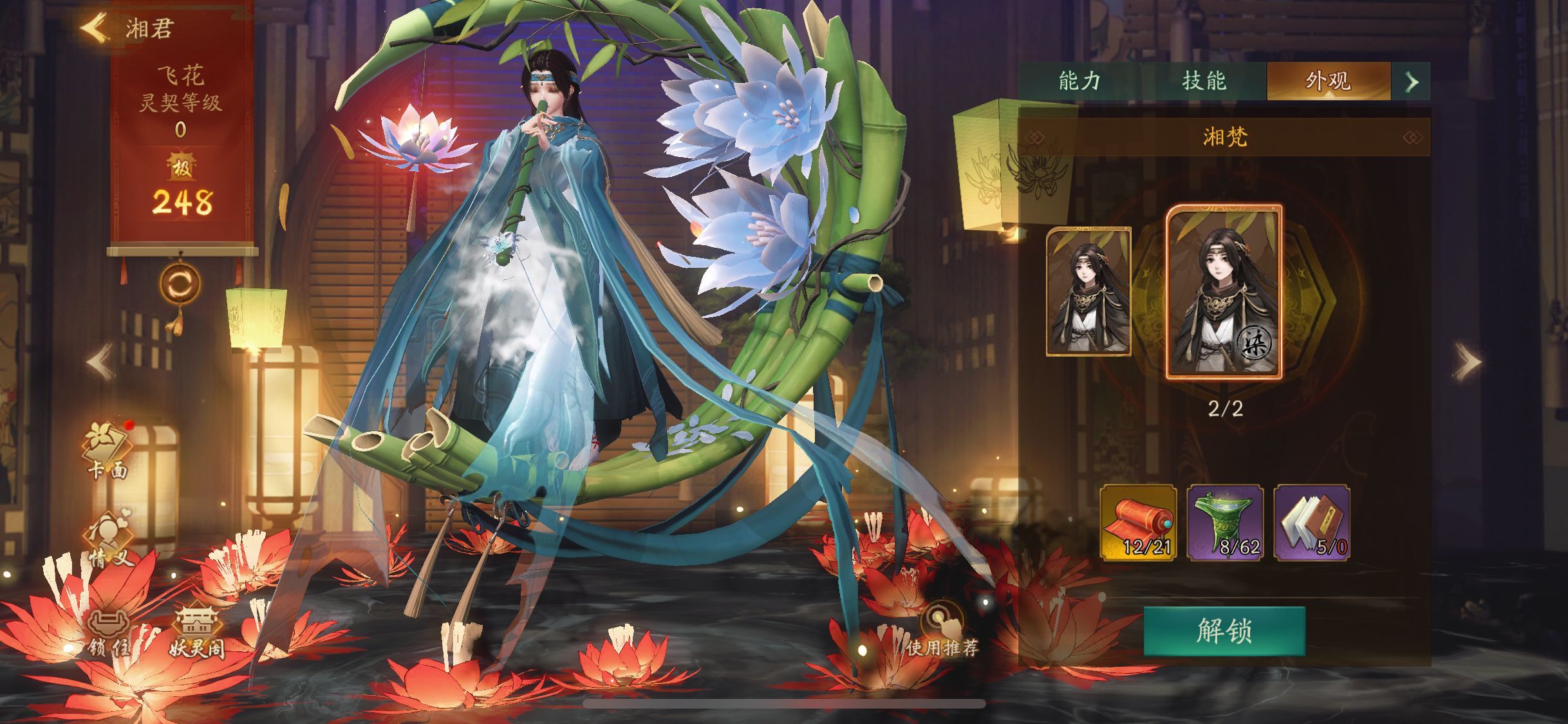
Task: Open the 技能 tab
Action: 1204,81
